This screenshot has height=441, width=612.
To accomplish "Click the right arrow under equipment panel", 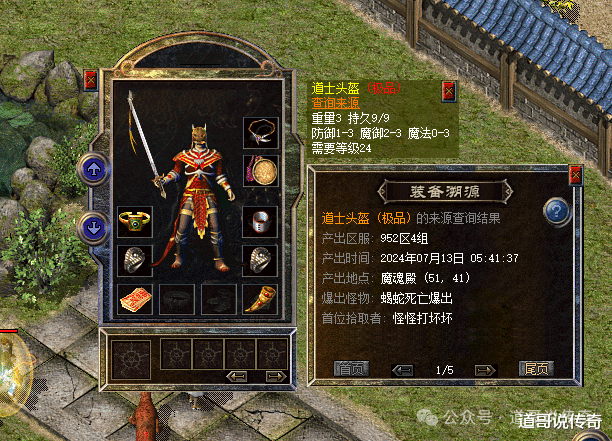I will coord(273,376).
